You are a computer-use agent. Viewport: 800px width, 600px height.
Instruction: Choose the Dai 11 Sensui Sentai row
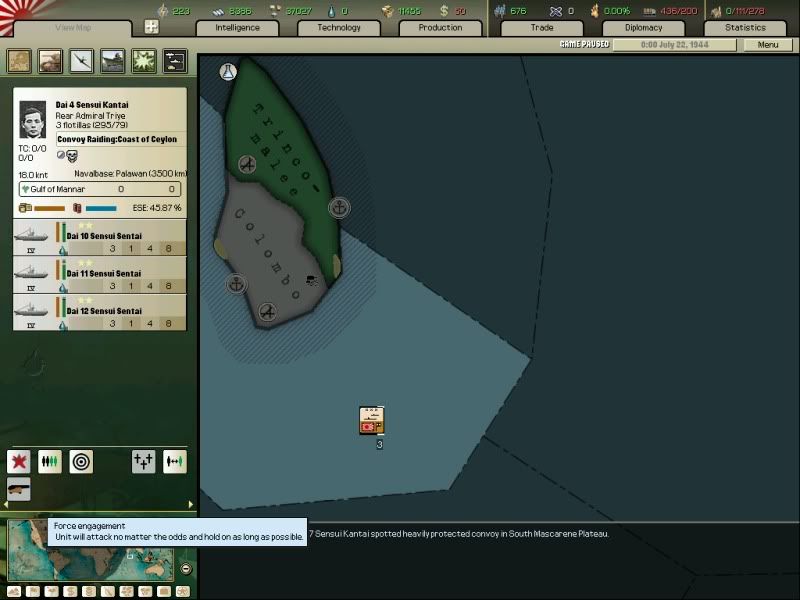99,273
